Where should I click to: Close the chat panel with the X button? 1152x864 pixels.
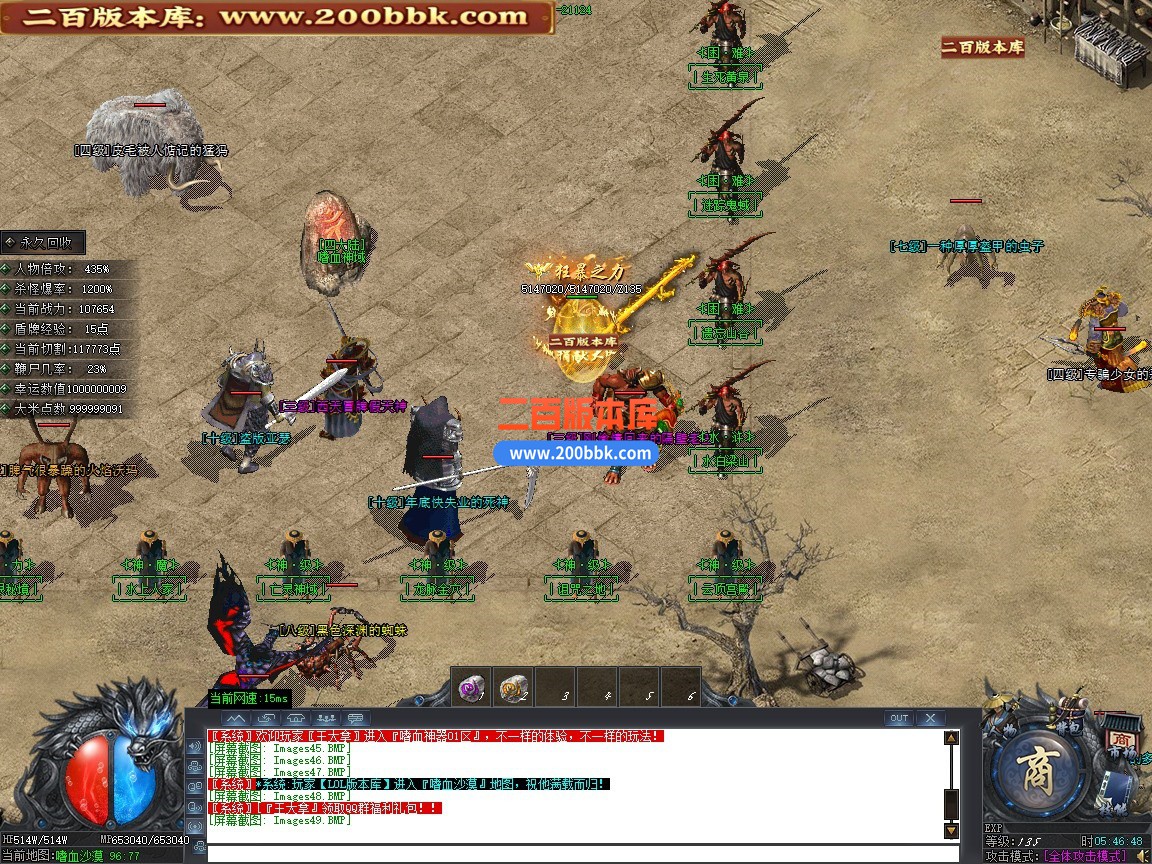pyautogui.click(x=930, y=718)
